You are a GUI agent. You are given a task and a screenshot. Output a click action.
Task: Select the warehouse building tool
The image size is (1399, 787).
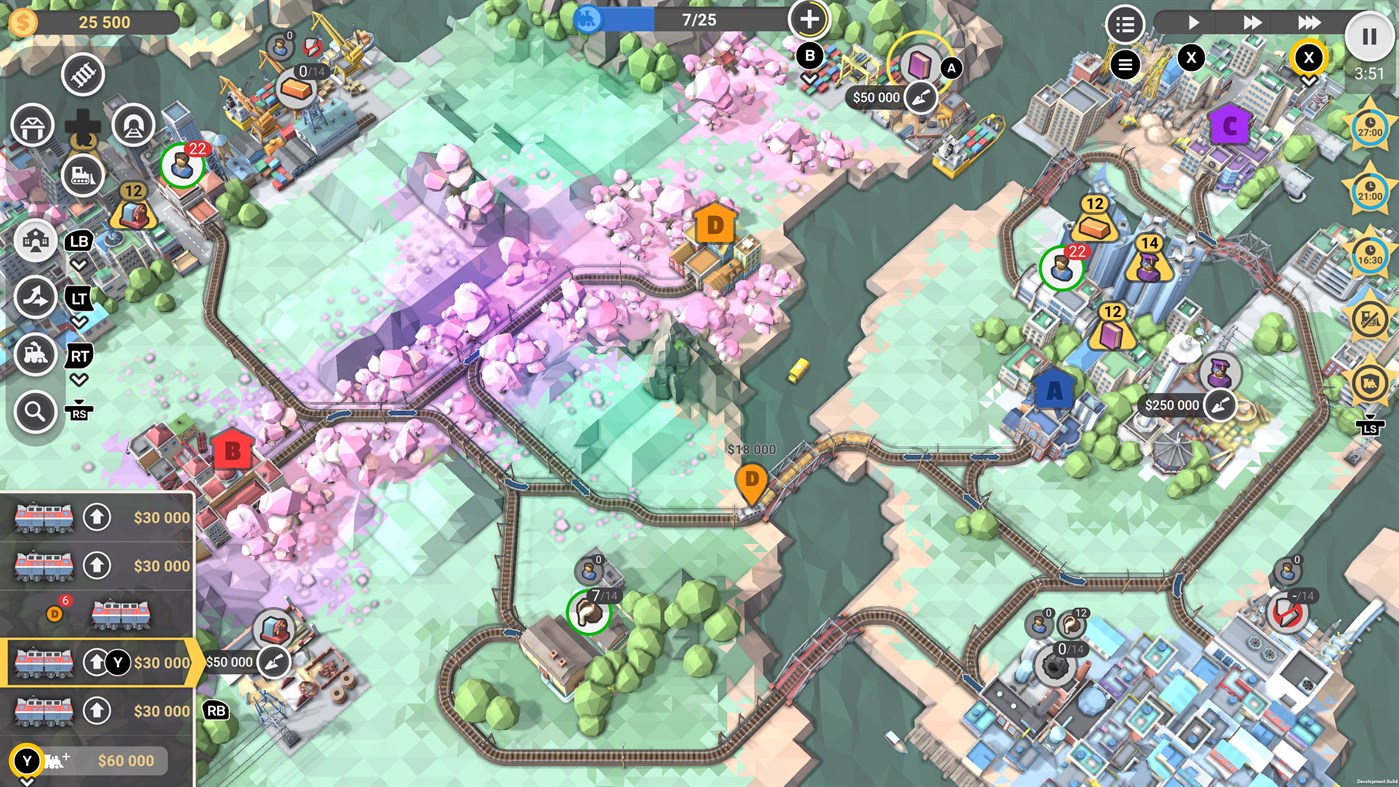(33, 124)
